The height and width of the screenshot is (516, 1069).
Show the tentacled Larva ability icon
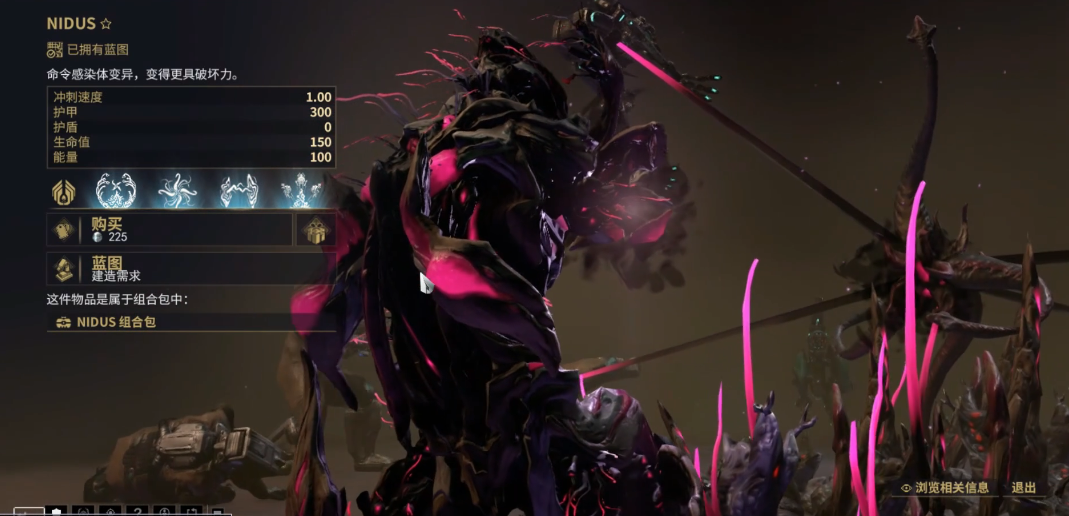pos(176,190)
